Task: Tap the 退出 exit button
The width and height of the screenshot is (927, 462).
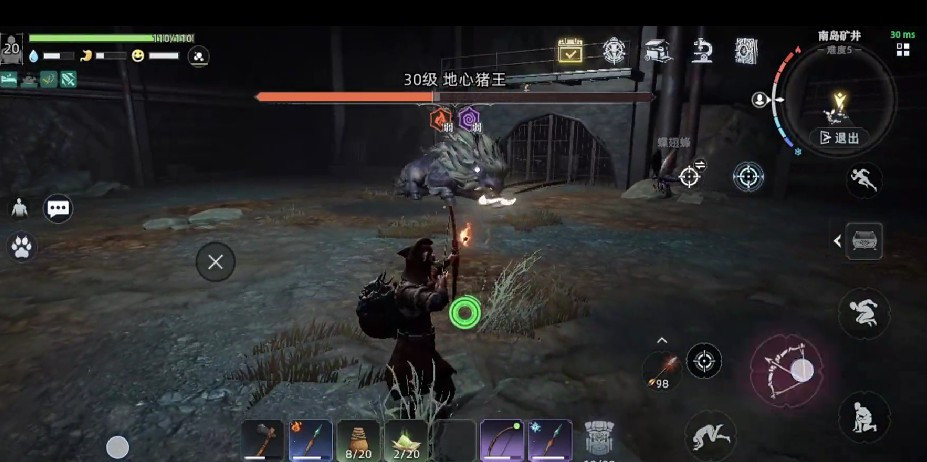Action: tap(839, 138)
